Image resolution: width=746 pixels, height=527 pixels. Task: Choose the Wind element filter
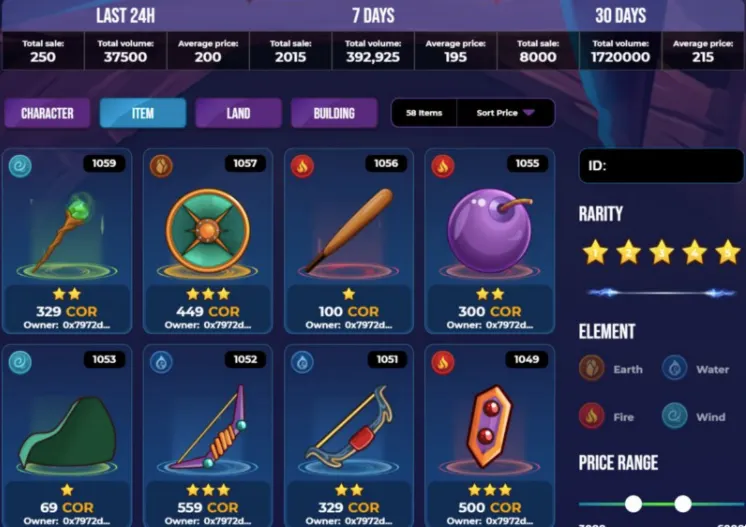click(x=697, y=416)
